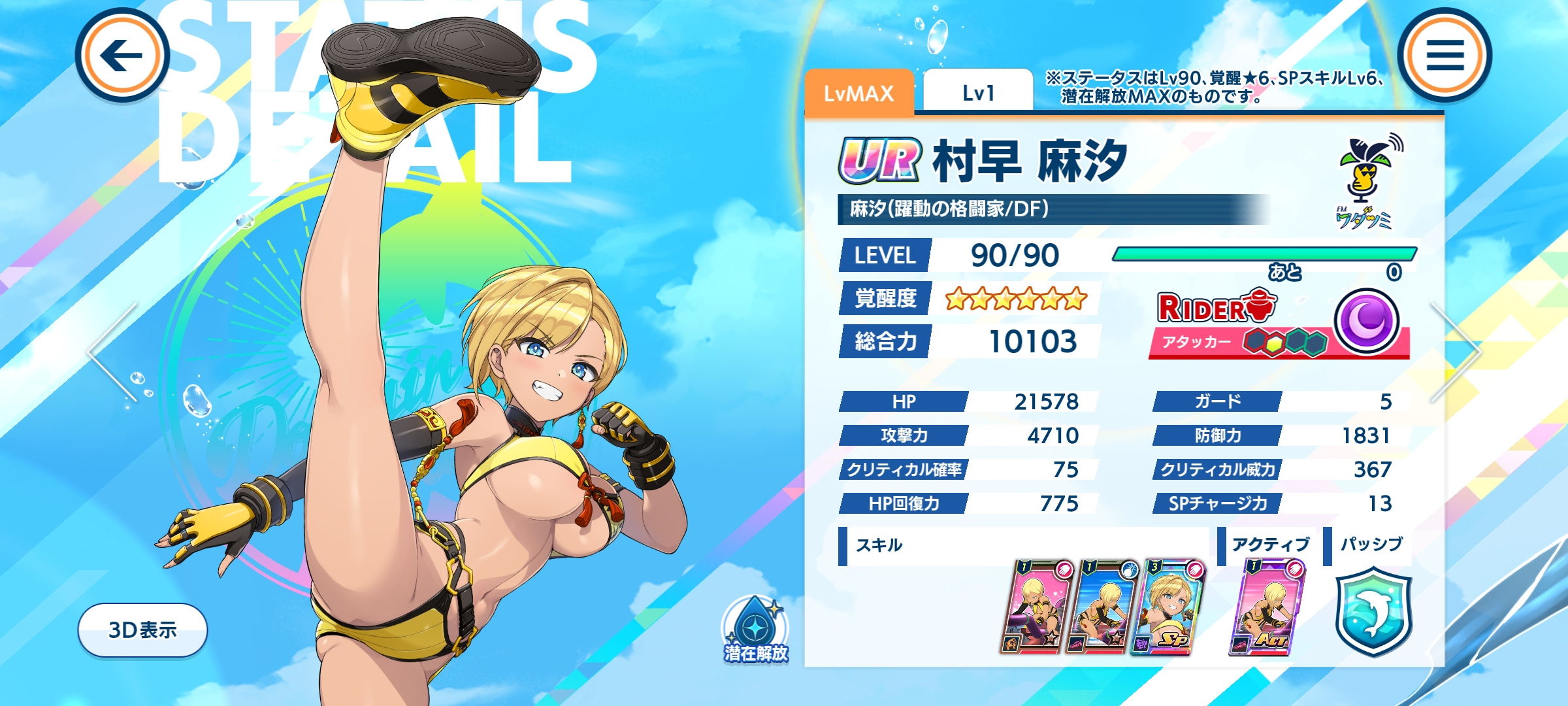Tap the purple moon attribute icon

1366,321
